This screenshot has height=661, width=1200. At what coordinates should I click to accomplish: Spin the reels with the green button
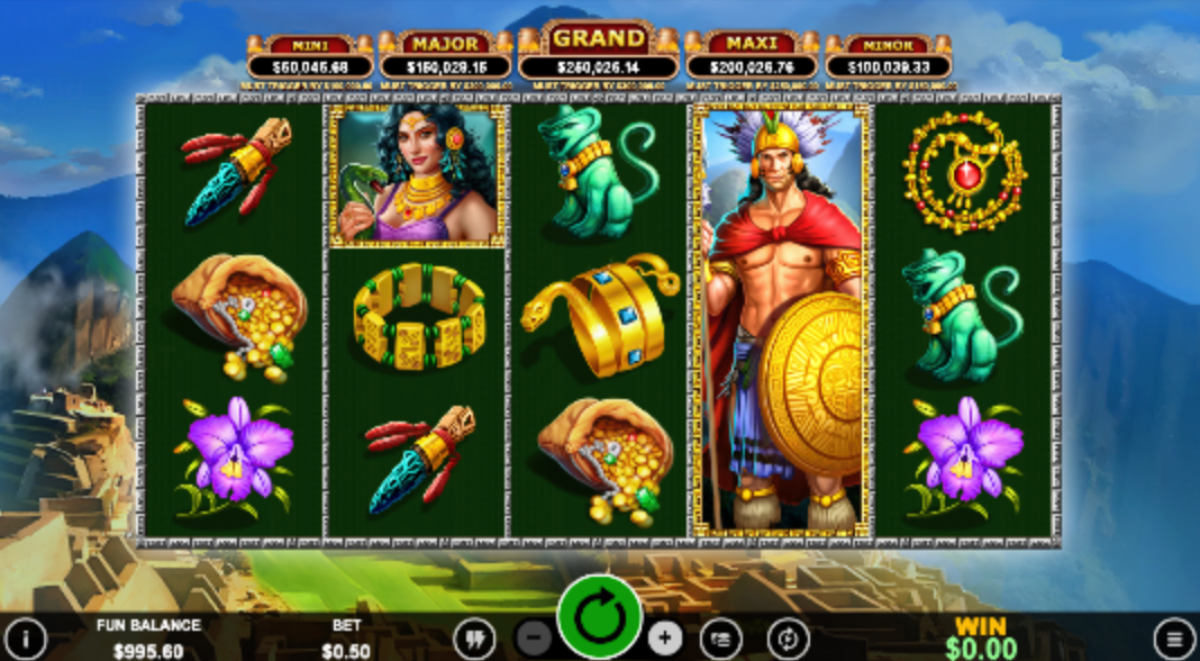point(599,618)
